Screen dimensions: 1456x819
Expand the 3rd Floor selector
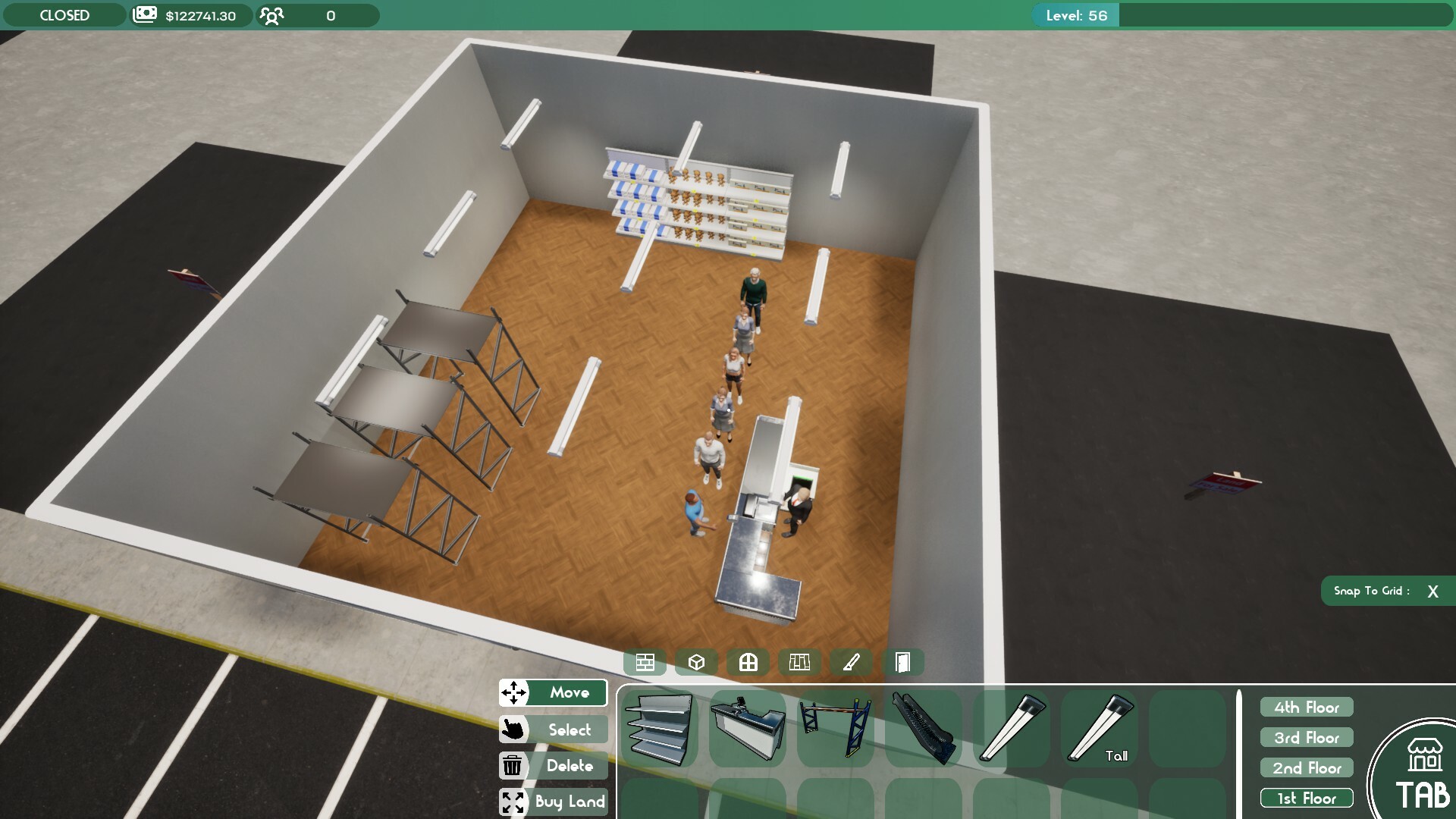point(1306,737)
